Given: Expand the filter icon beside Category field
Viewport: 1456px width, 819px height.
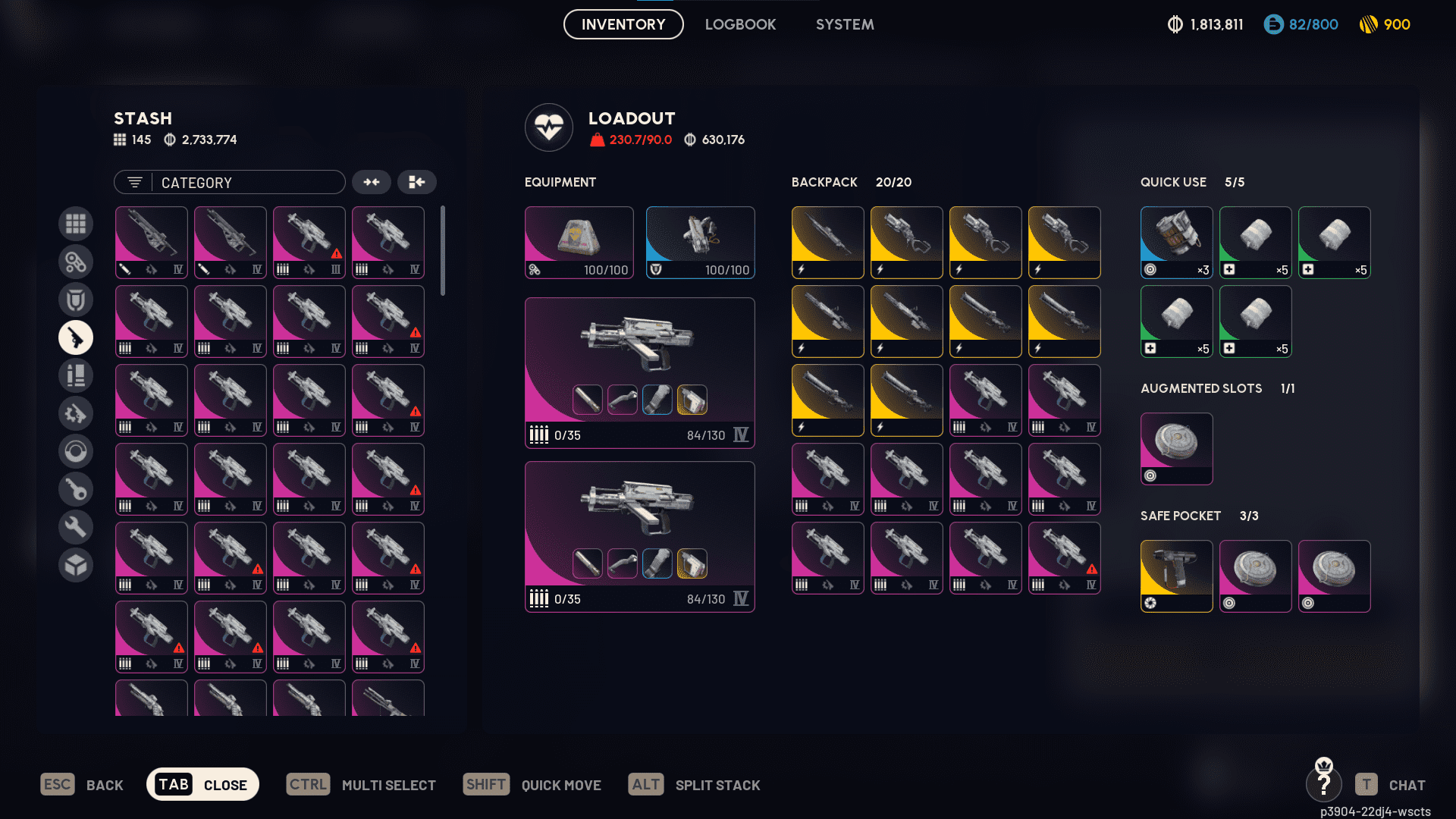Looking at the screenshot, I should point(134,182).
